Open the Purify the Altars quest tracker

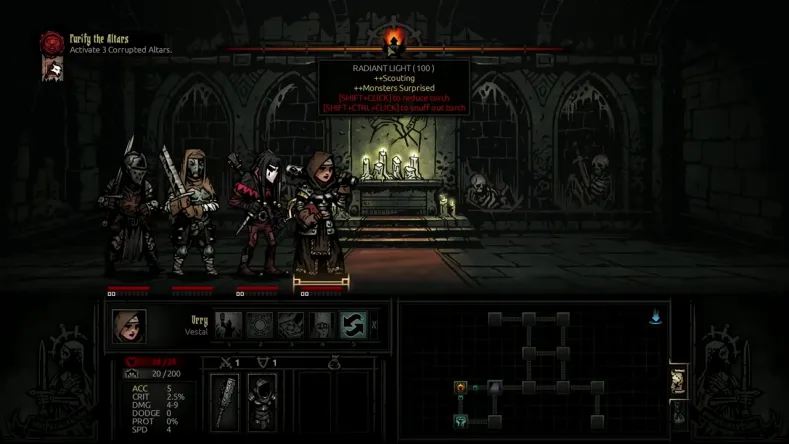pos(51,43)
